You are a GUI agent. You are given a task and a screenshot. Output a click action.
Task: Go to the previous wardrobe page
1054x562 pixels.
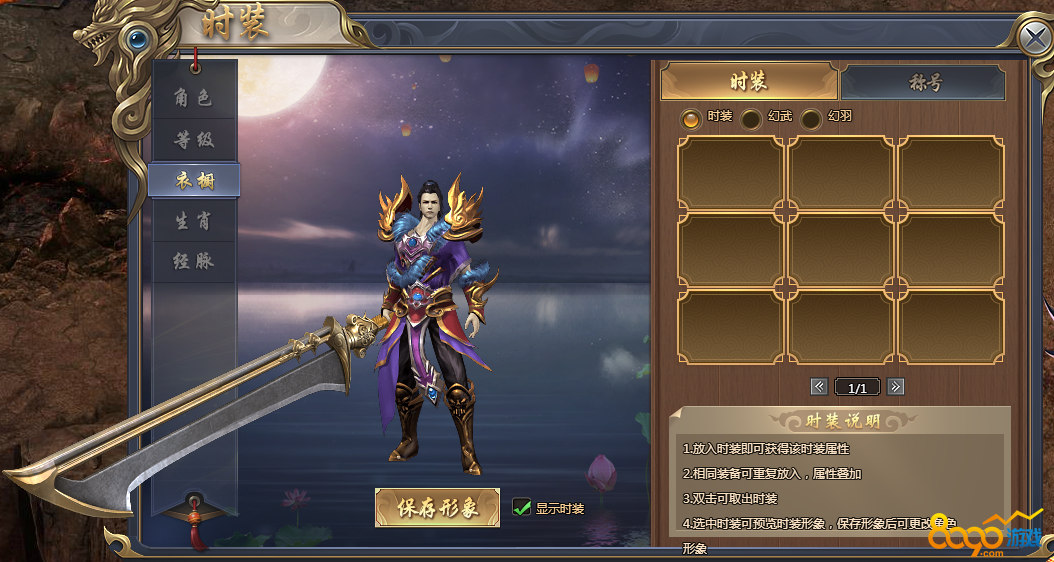[819, 386]
